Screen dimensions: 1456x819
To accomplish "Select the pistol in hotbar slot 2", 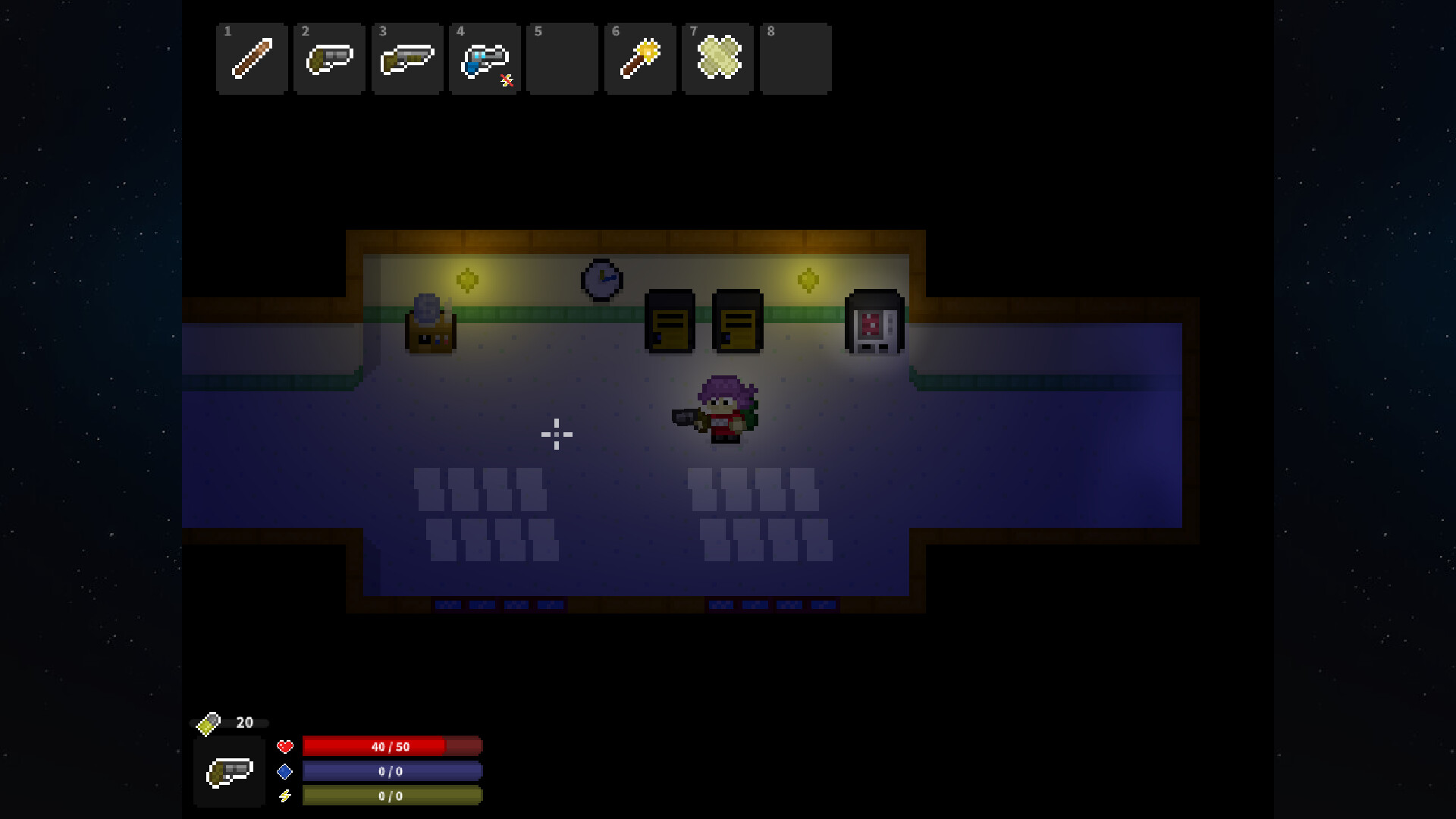I will 329,58.
